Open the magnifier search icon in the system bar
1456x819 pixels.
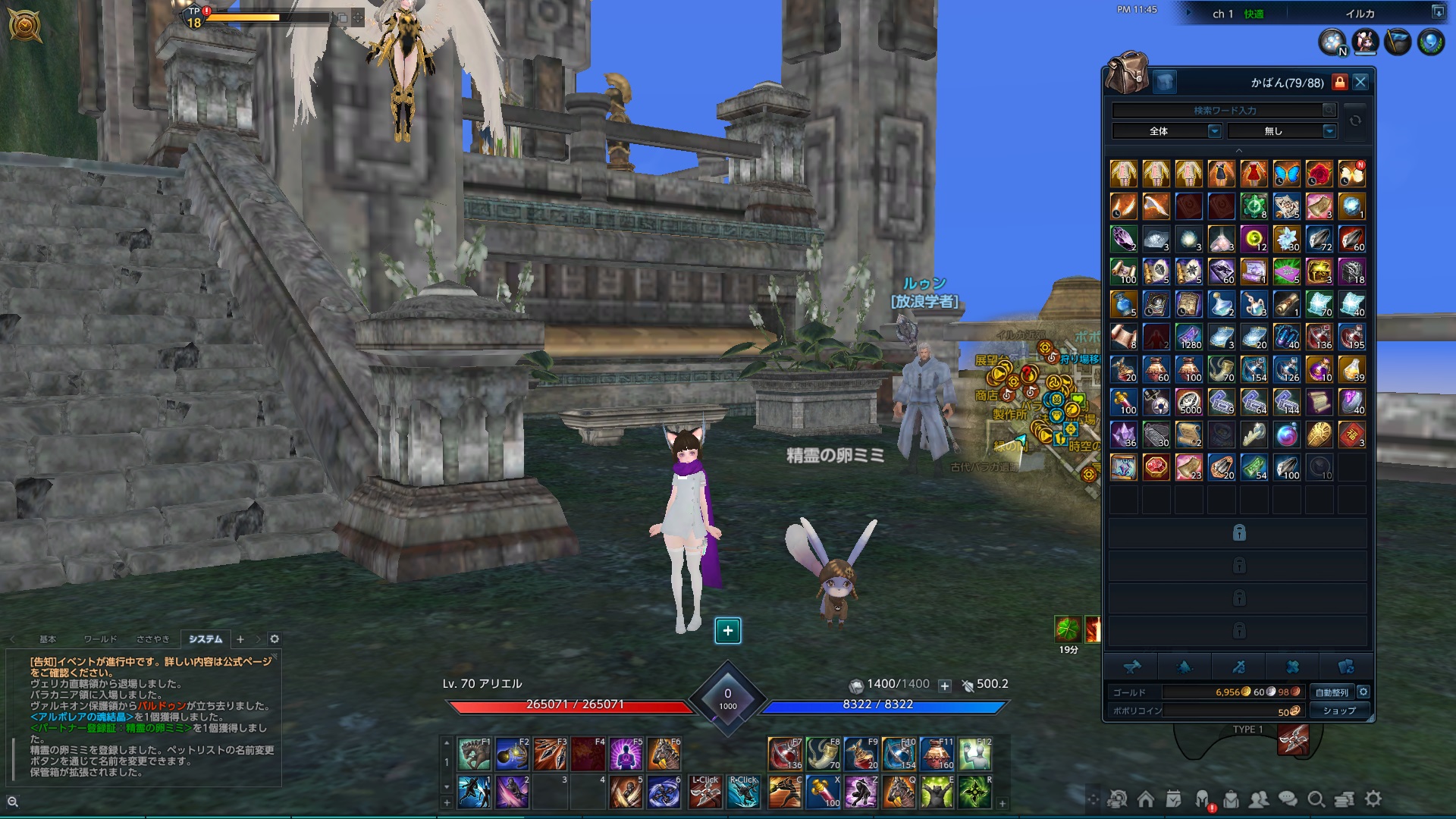[x=1317, y=798]
